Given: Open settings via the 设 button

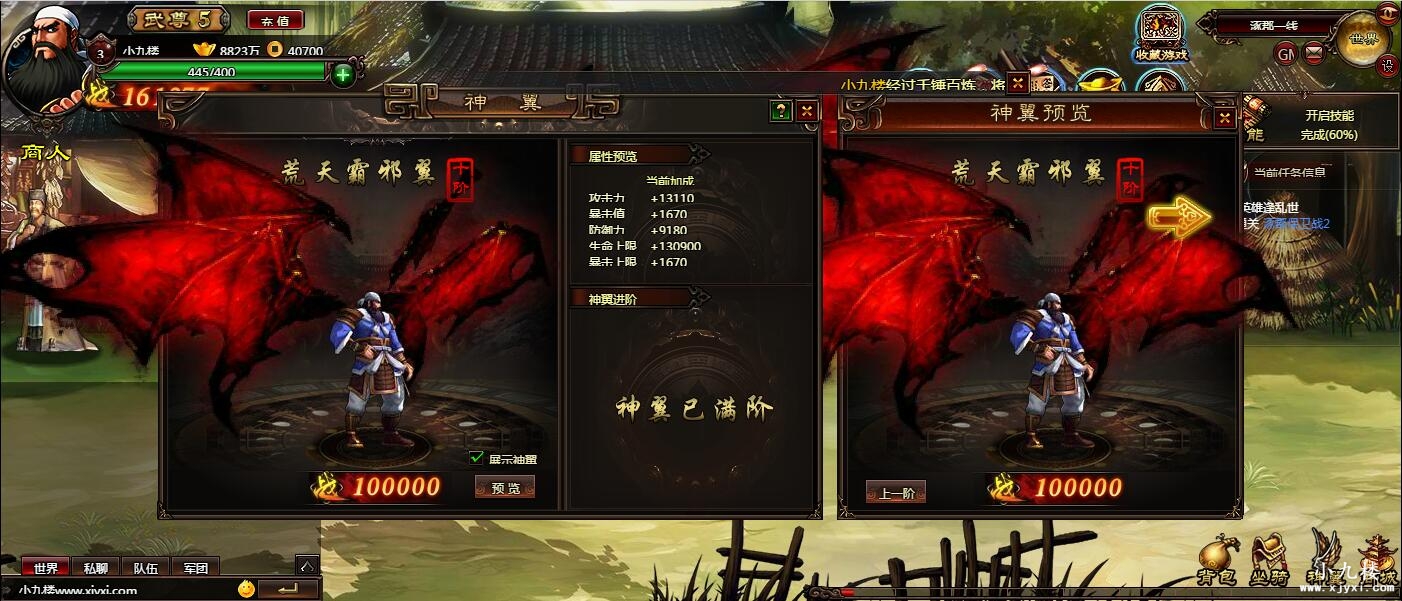Looking at the screenshot, I should (x=1388, y=65).
